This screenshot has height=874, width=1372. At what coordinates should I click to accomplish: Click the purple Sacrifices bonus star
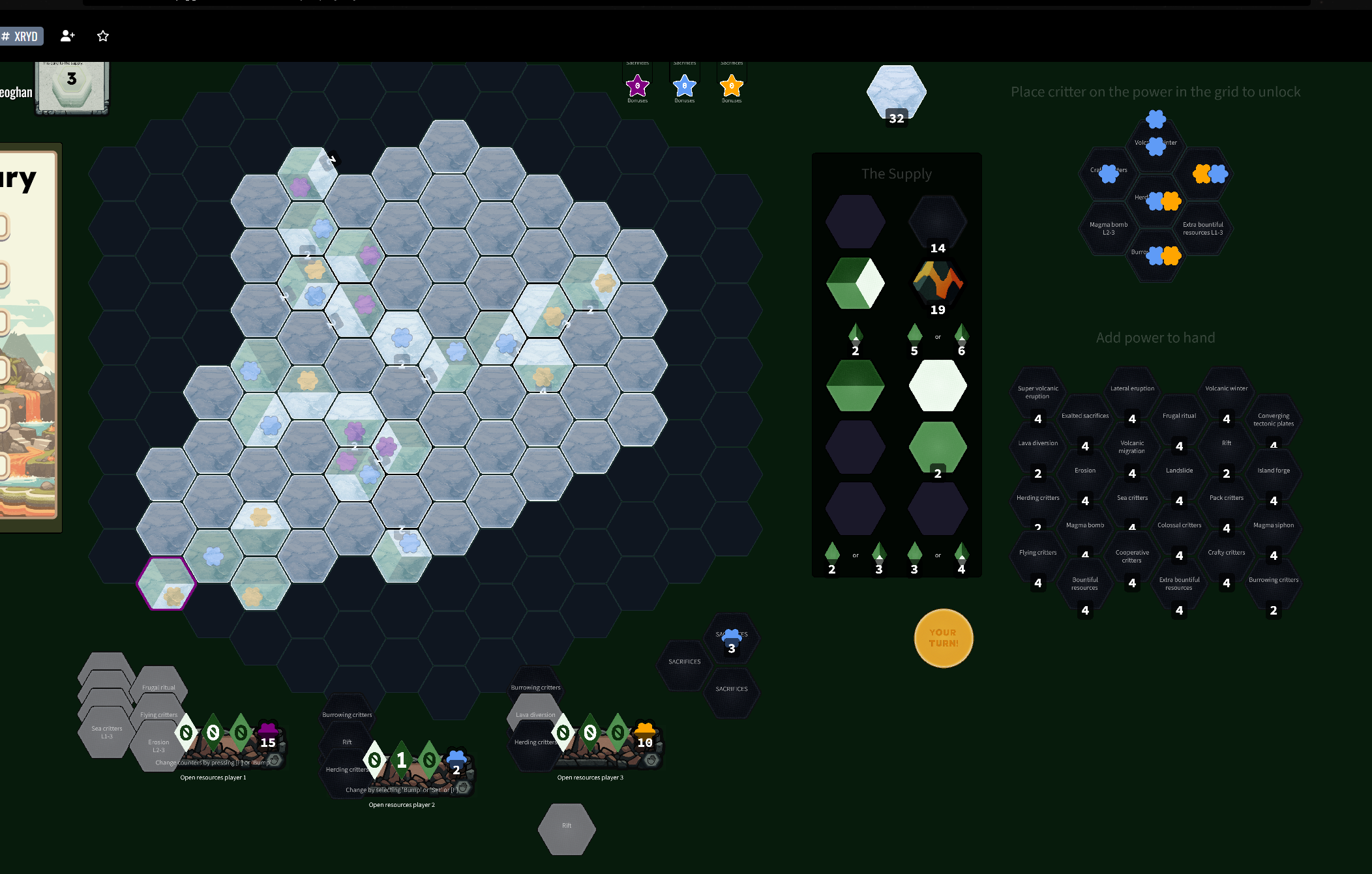(637, 85)
